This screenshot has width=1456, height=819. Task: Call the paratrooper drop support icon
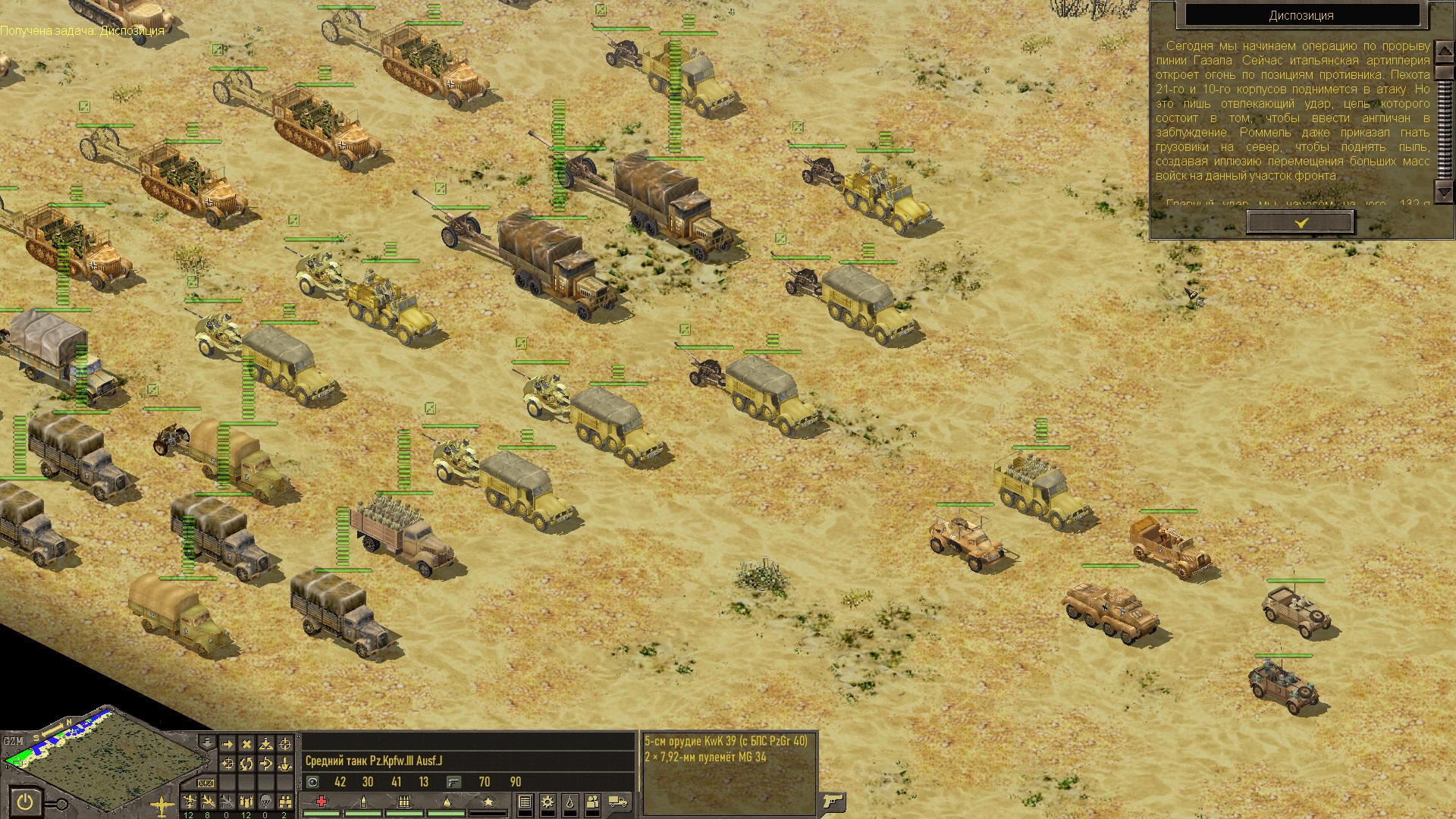pos(265,801)
